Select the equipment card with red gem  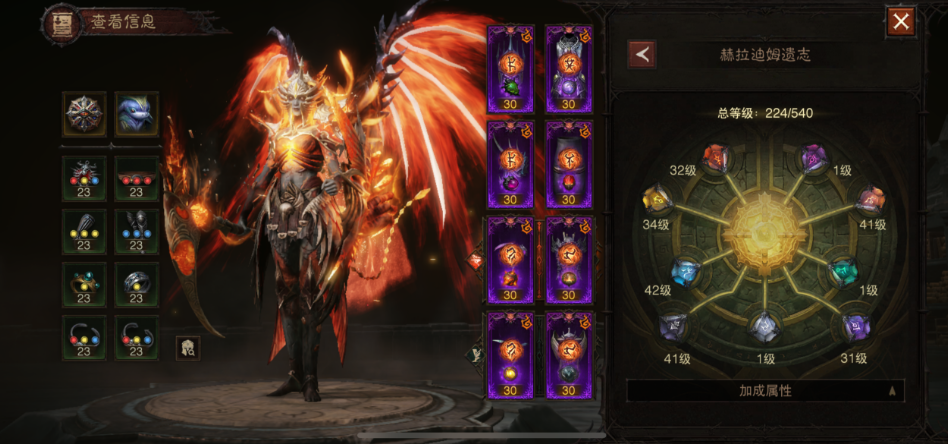(569, 164)
